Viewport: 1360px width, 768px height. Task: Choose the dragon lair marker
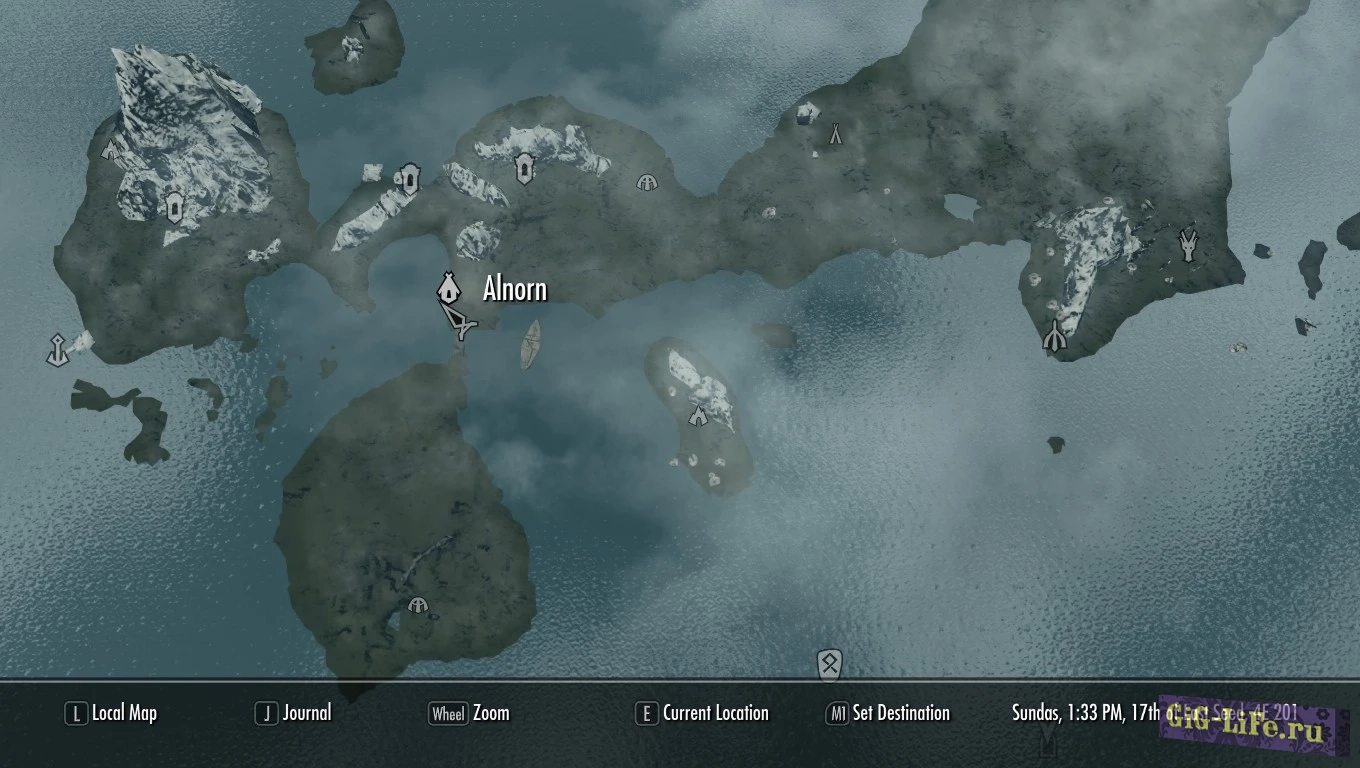[x=1188, y=244]
